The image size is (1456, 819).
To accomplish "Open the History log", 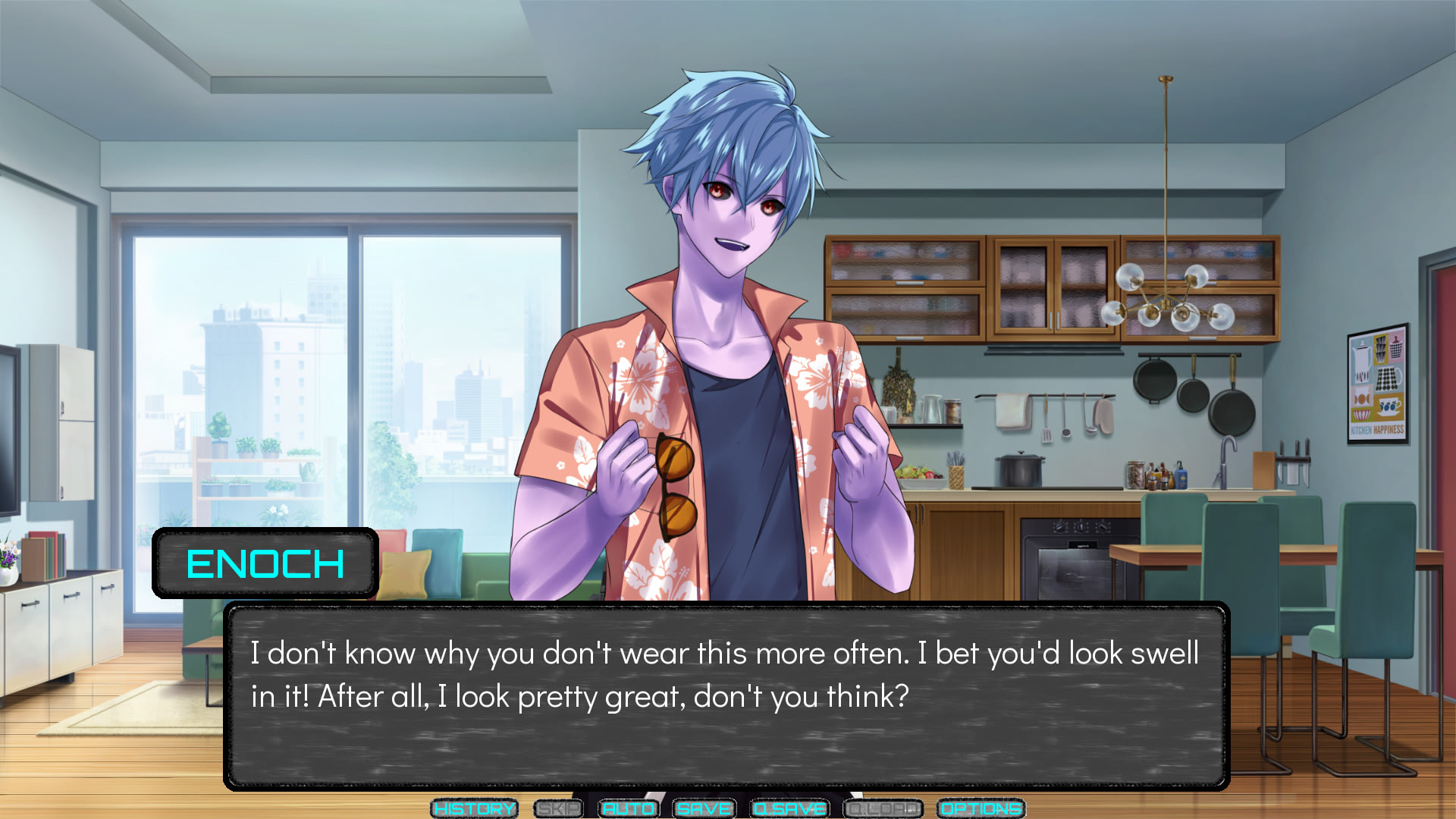I will (474, 809).
